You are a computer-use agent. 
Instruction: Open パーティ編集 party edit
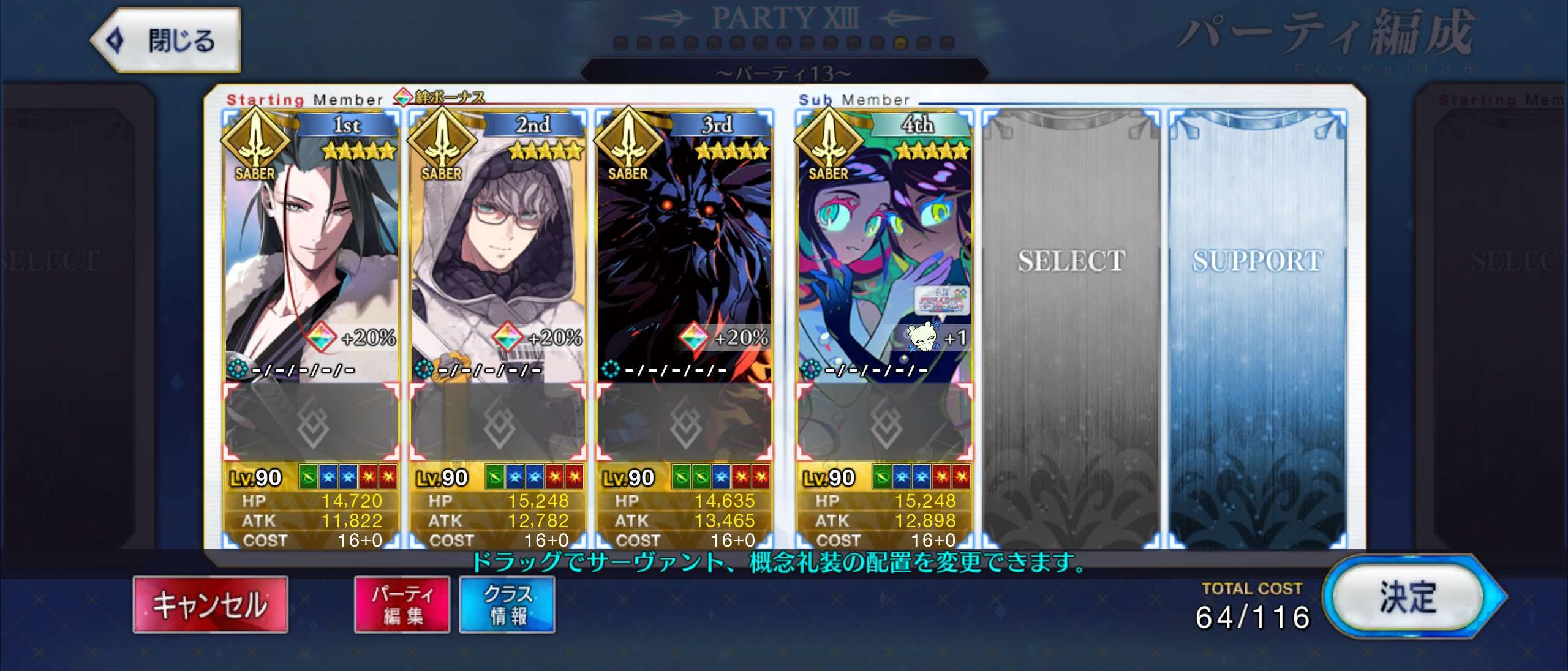click(402, 604)
